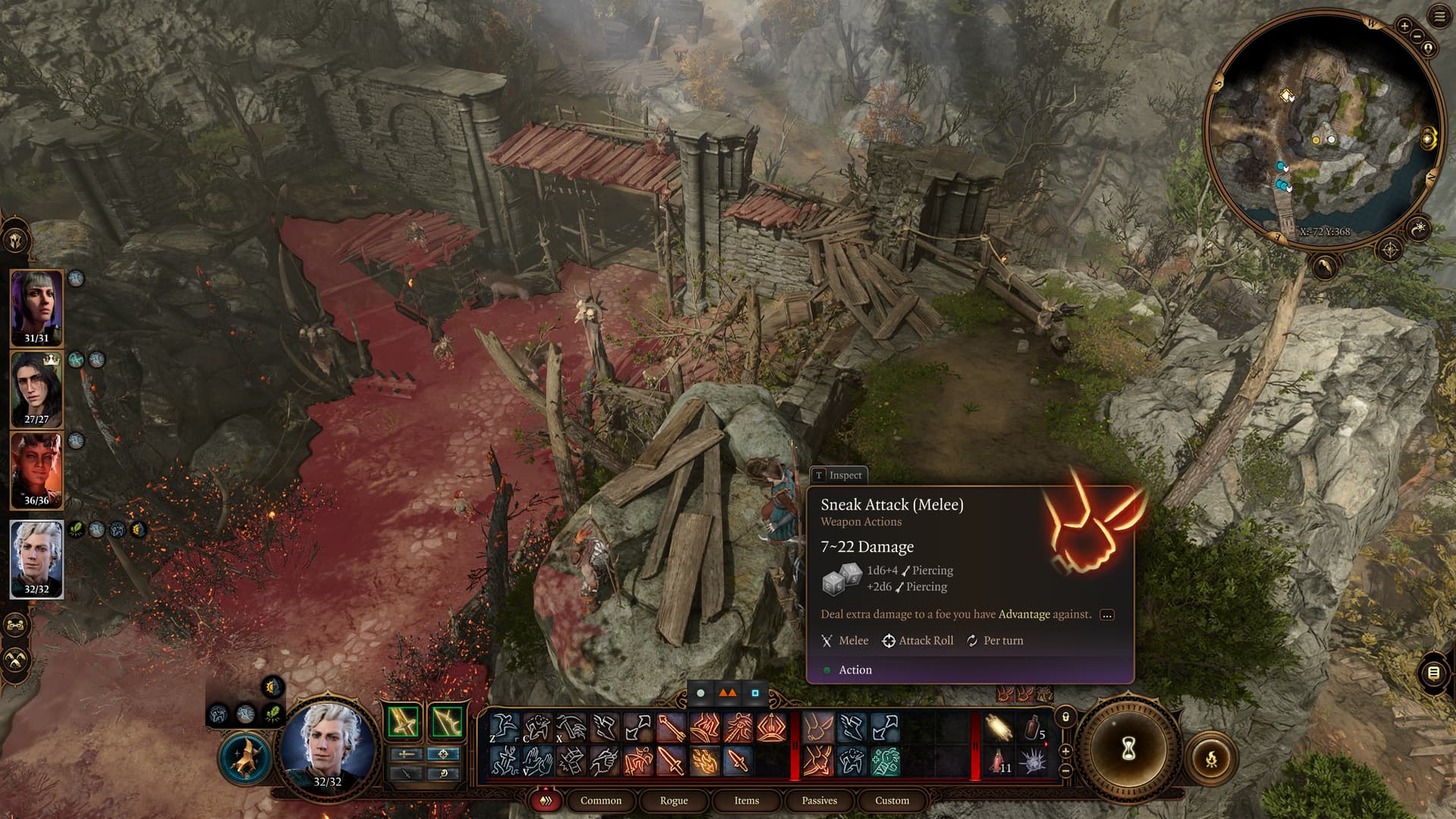Select the scroll item in hotbar

[x=999, y=727]
